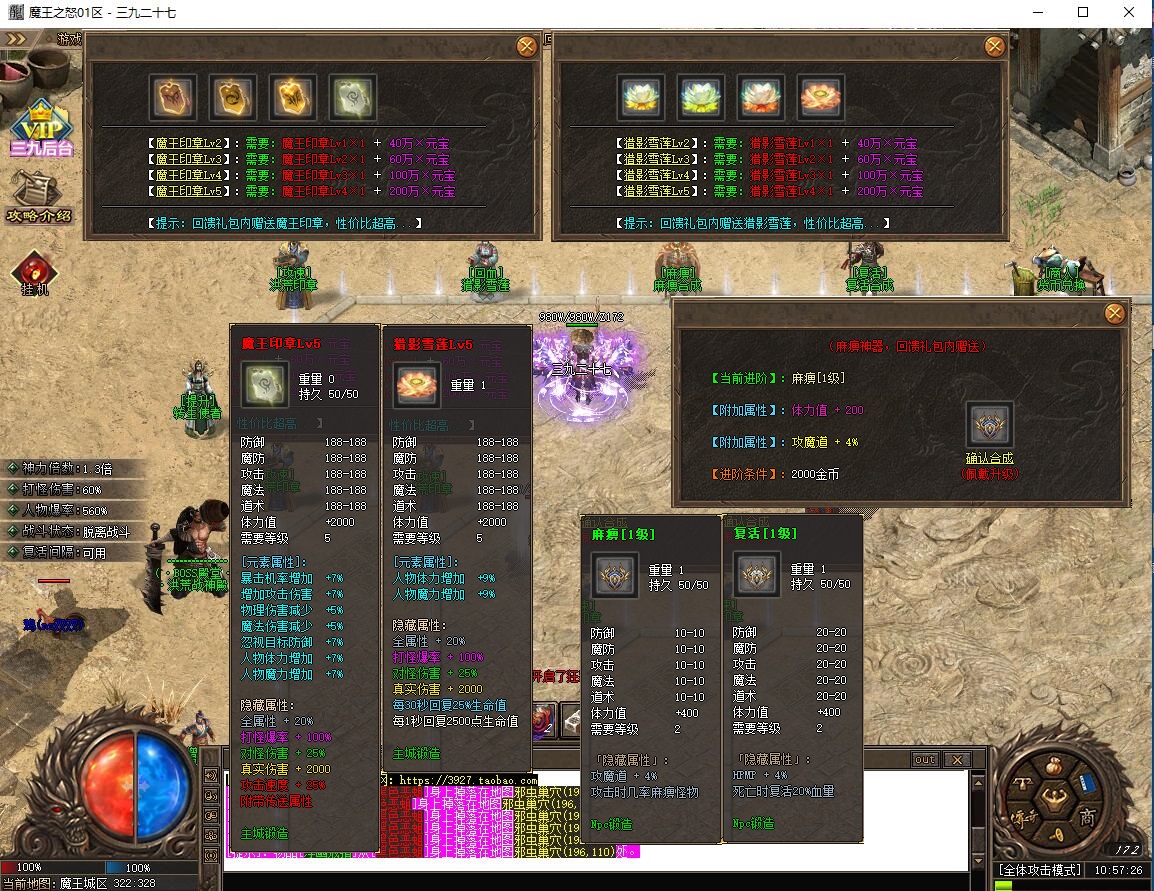
Task: Open the VIP 三九后台 panel
Action: tap(42, 130)
